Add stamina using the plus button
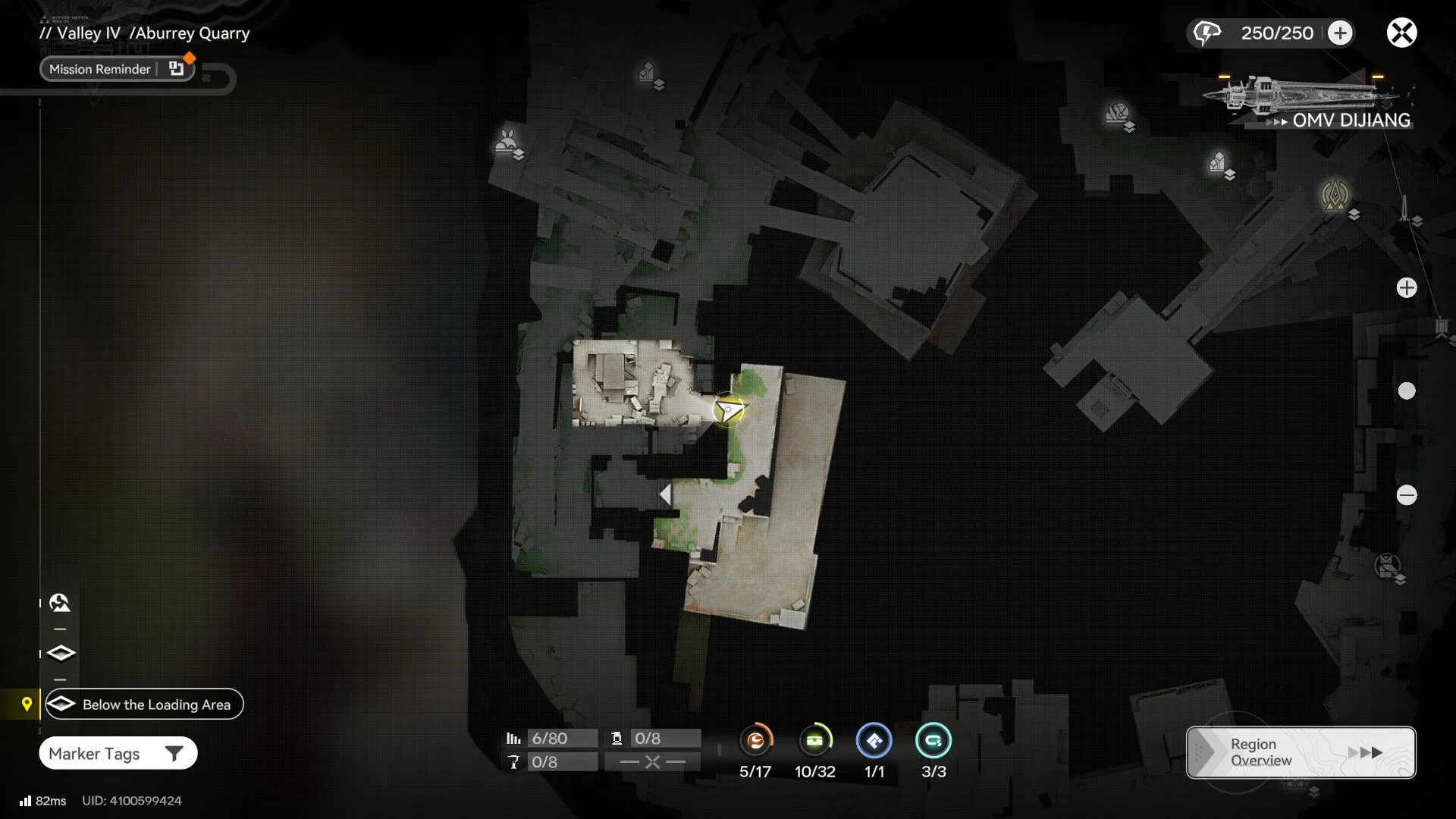 [x=1340, y=33]
